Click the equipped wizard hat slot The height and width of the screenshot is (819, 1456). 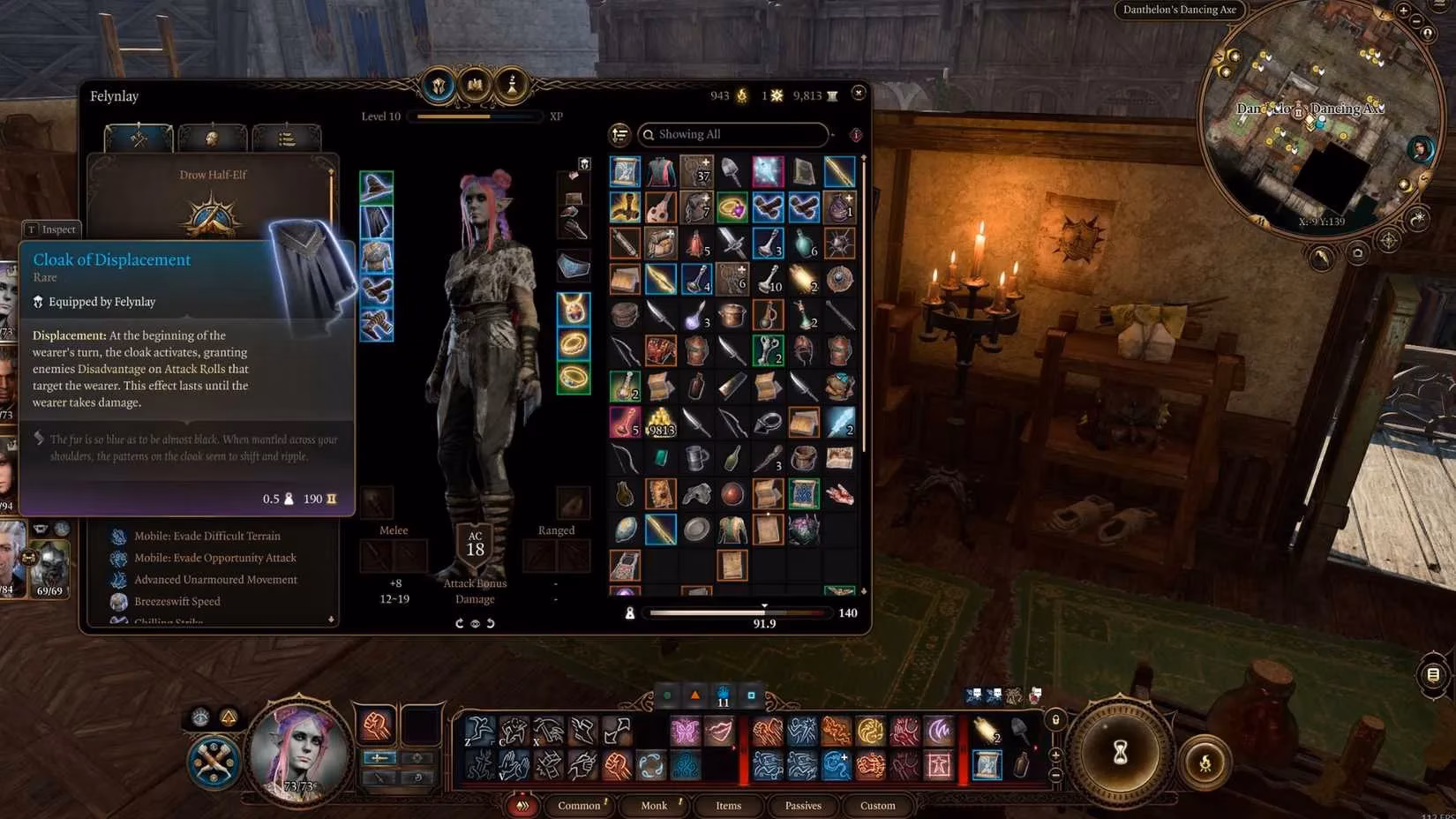click(377, 187)
